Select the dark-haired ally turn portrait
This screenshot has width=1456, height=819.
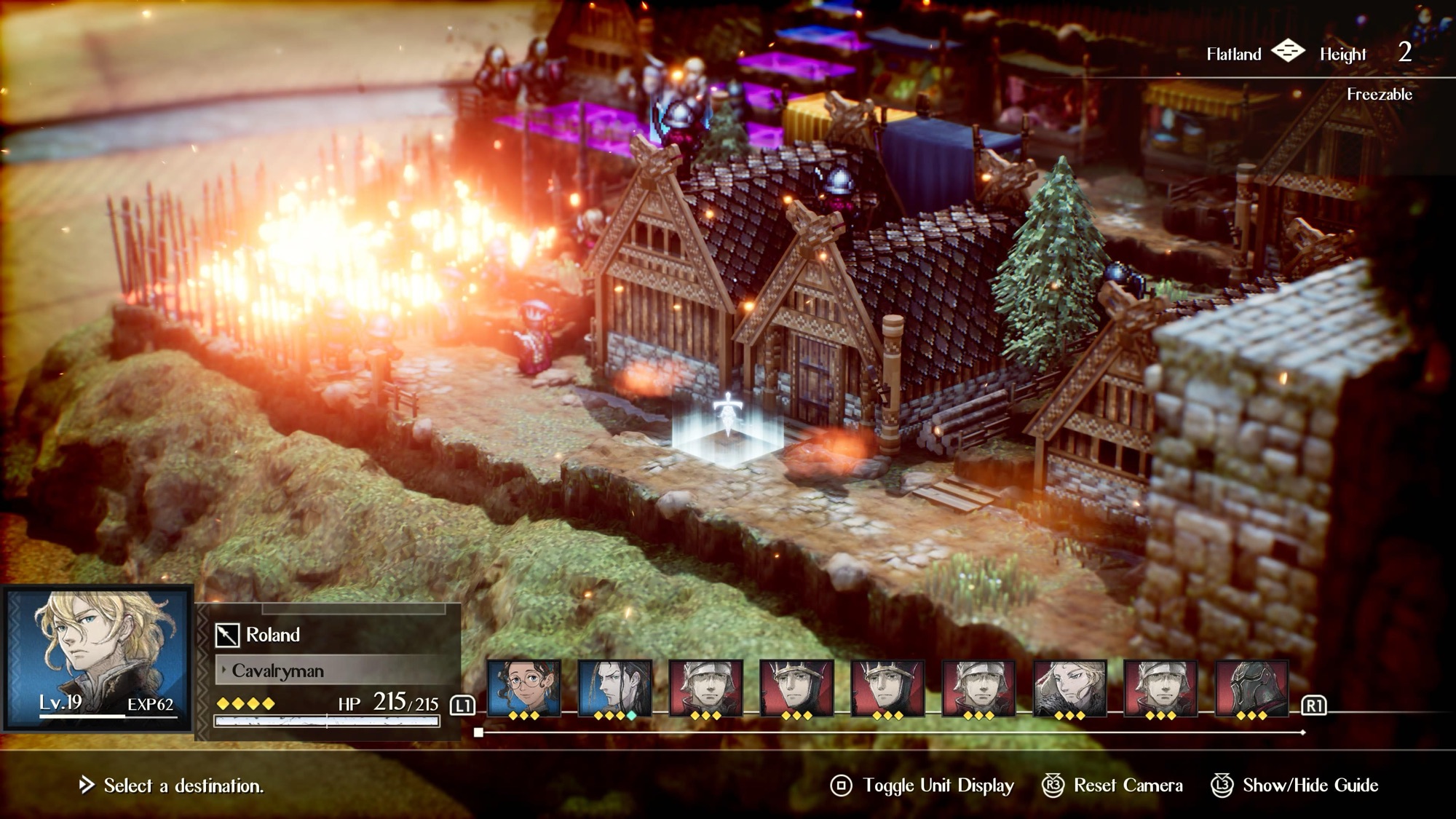pos(614,688)
